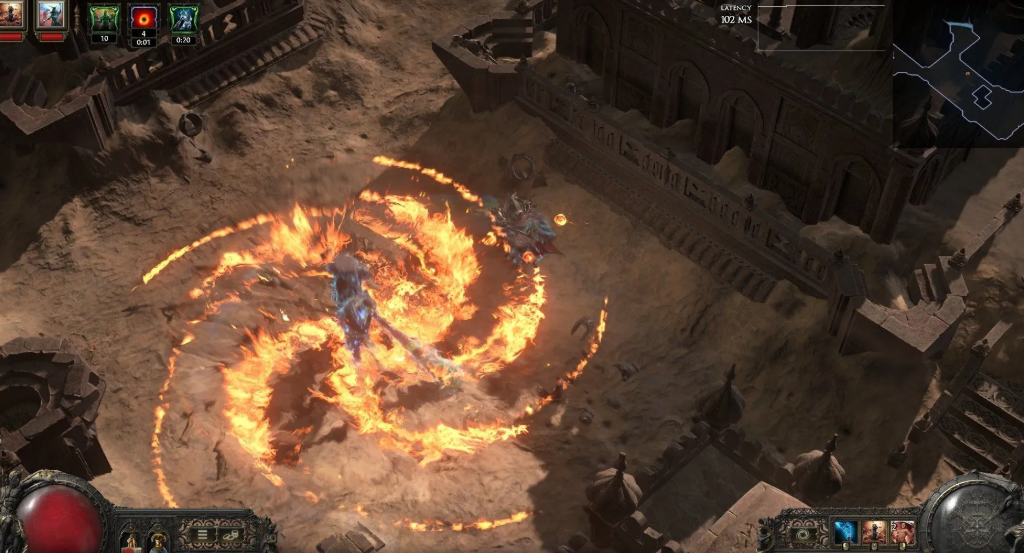
Task: Click the swirl portal button on skill bar
Action: tap(803, 534)
